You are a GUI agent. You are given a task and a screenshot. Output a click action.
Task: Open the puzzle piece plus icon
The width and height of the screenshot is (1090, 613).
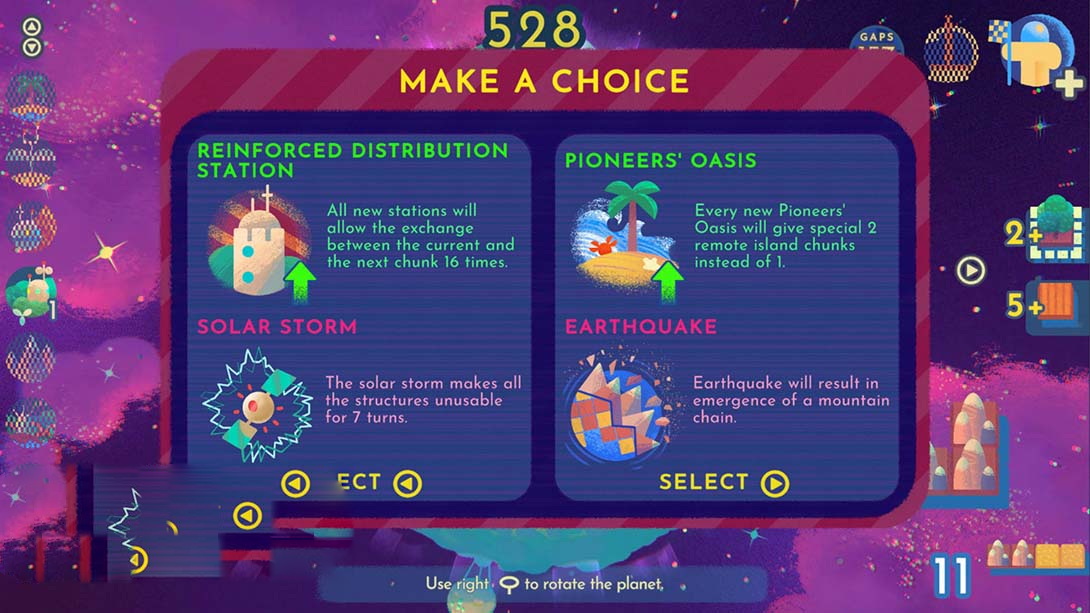1045,55
